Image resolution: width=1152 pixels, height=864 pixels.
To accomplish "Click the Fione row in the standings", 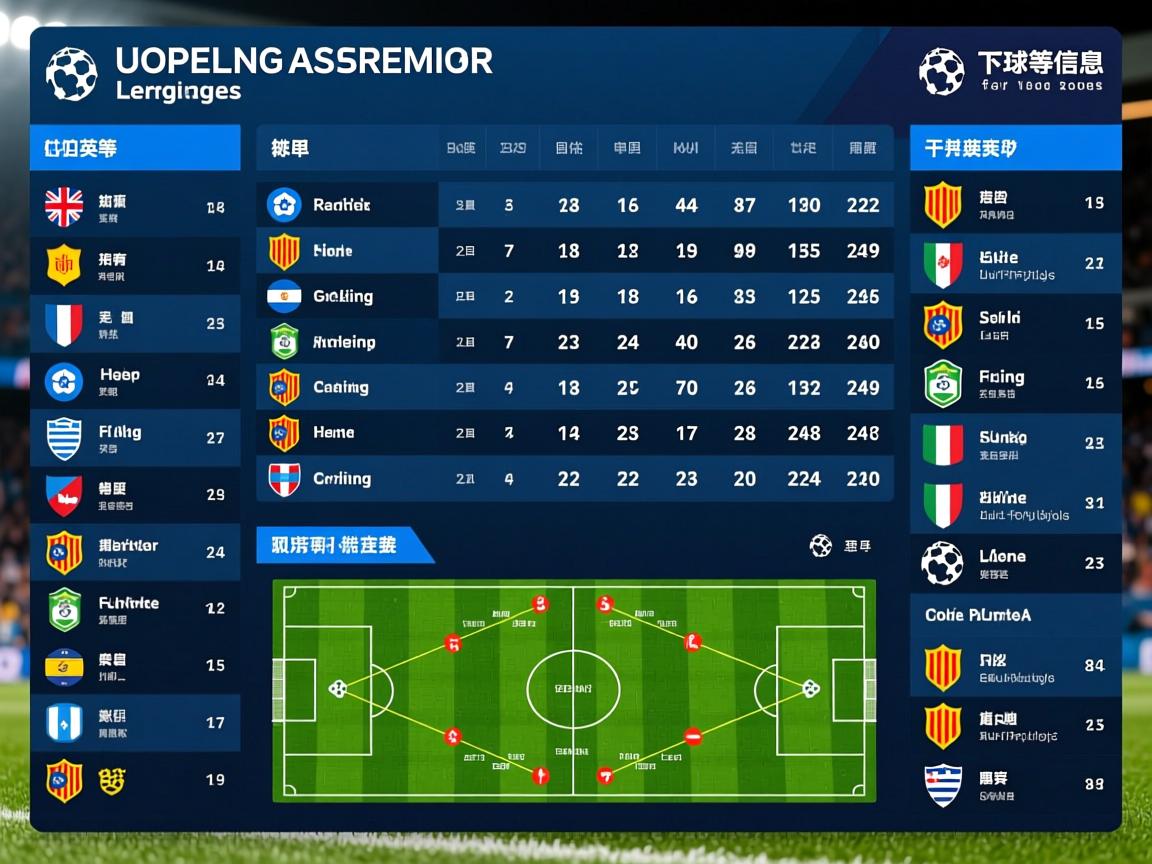I will [574, 251].
